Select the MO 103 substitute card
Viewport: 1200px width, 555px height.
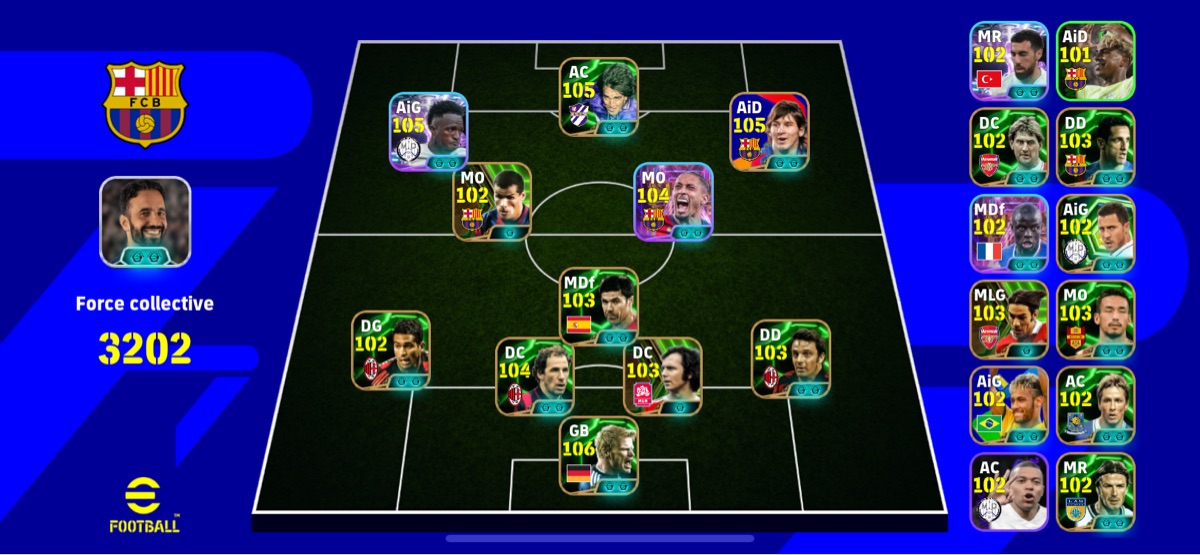[1095, 320]
